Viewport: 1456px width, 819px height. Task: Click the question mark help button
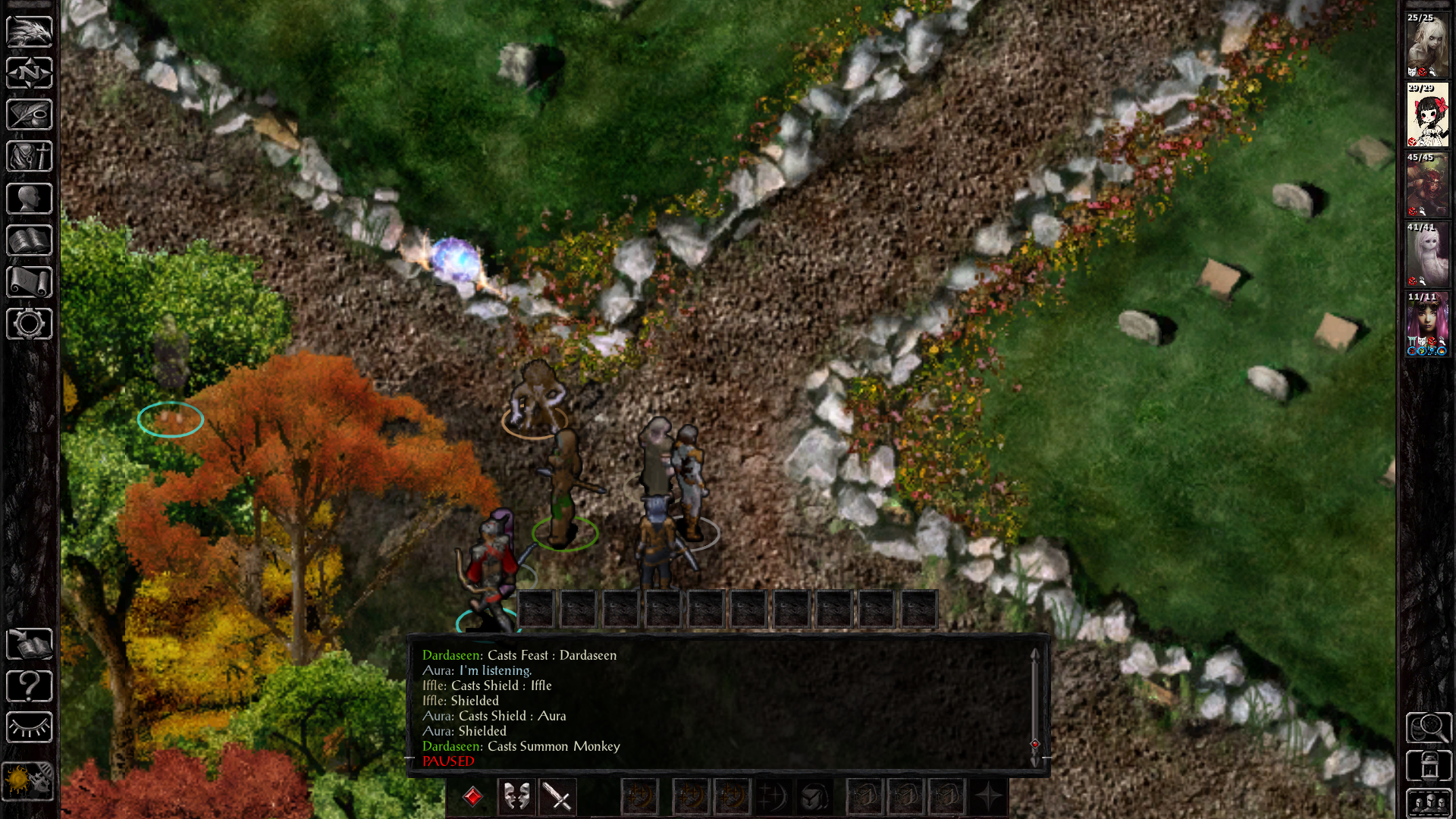(x=30, y=686)
